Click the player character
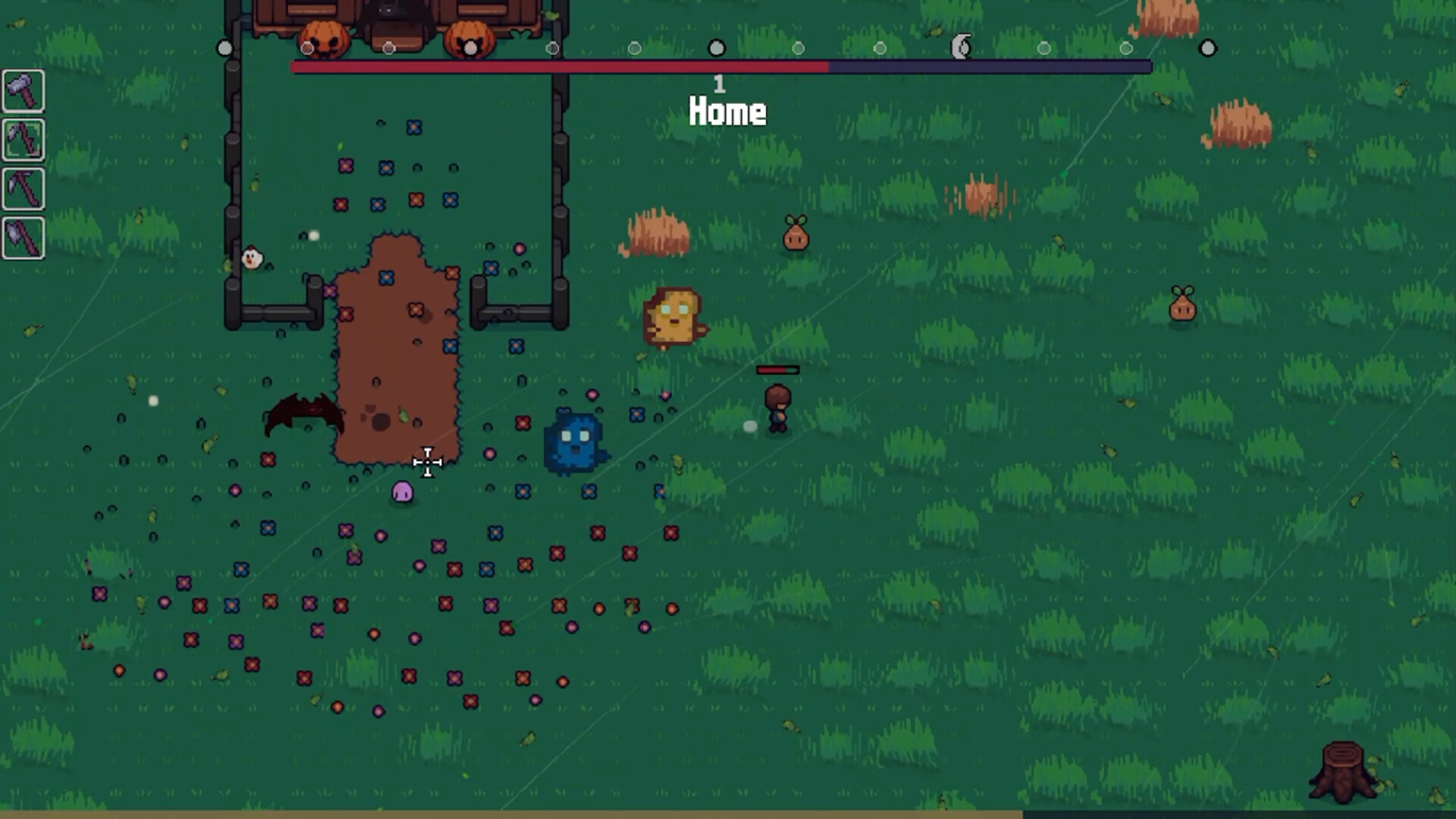The width and height of the screenshot is (1456, 819). coord(777,406)
